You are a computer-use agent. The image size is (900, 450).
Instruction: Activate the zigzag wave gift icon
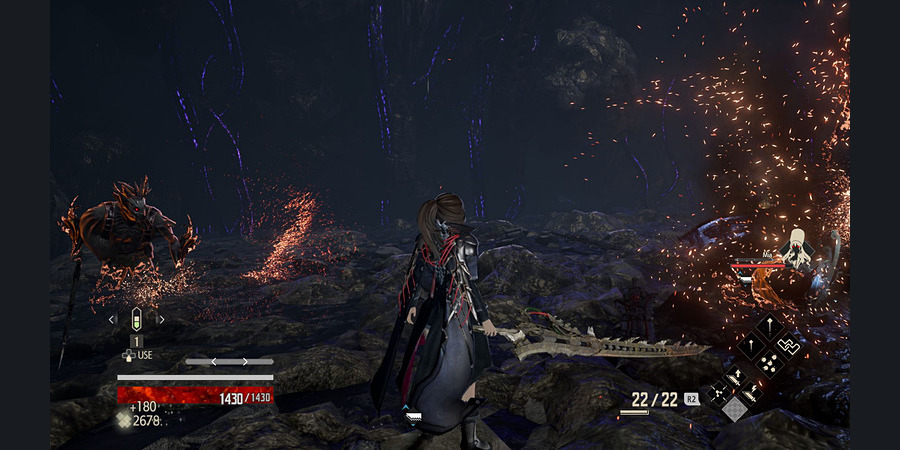click(789, 346)
